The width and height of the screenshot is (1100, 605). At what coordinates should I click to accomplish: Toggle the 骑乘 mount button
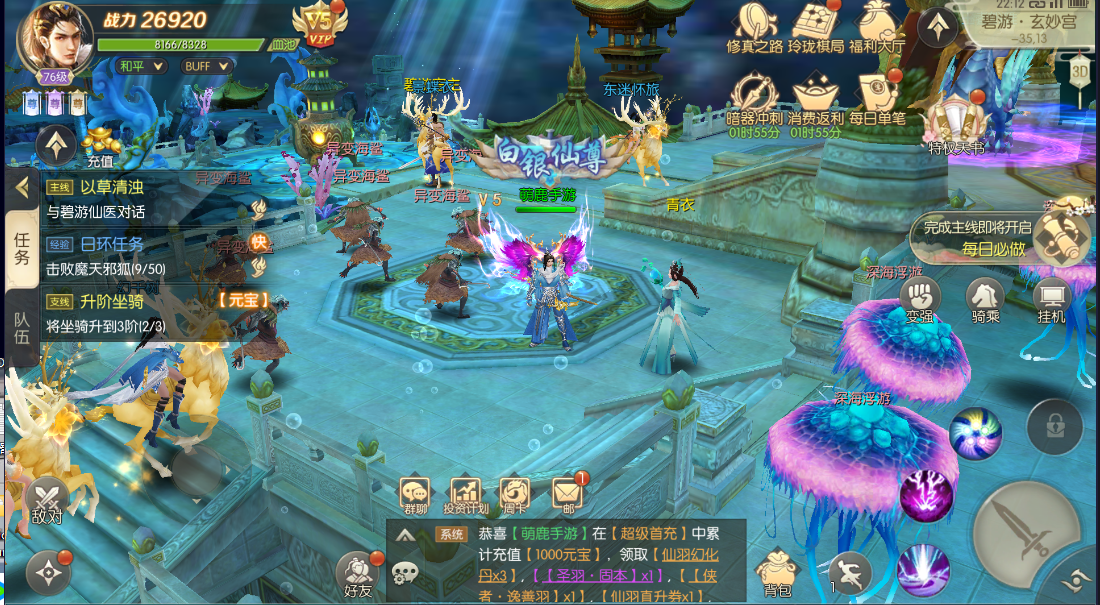coord(985,298)
